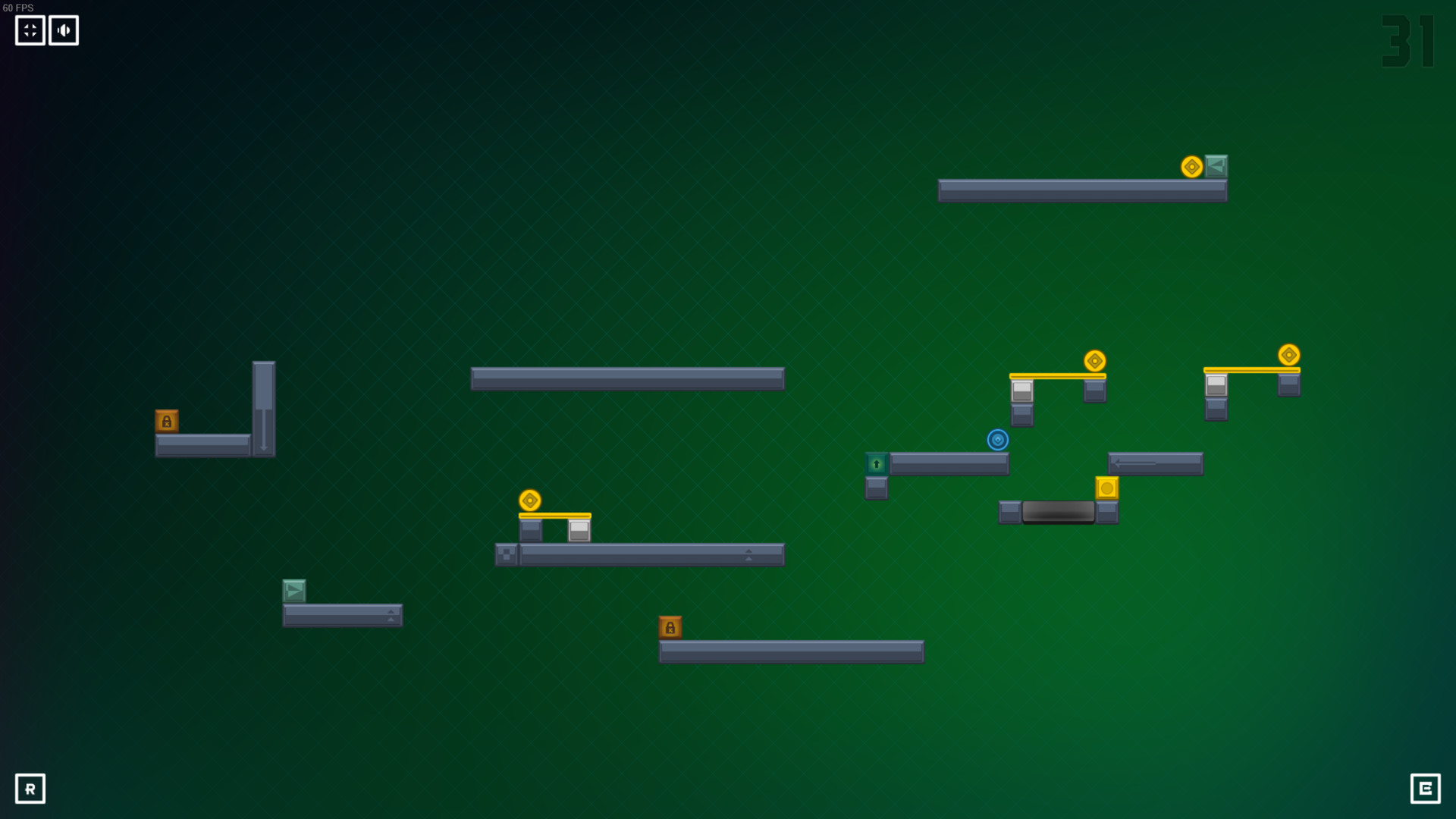Image resolution: width=1456 pixels, height=819 pixels.
Task: Click the downward arrow inside the vertical pillar
Action: point(262,428)
